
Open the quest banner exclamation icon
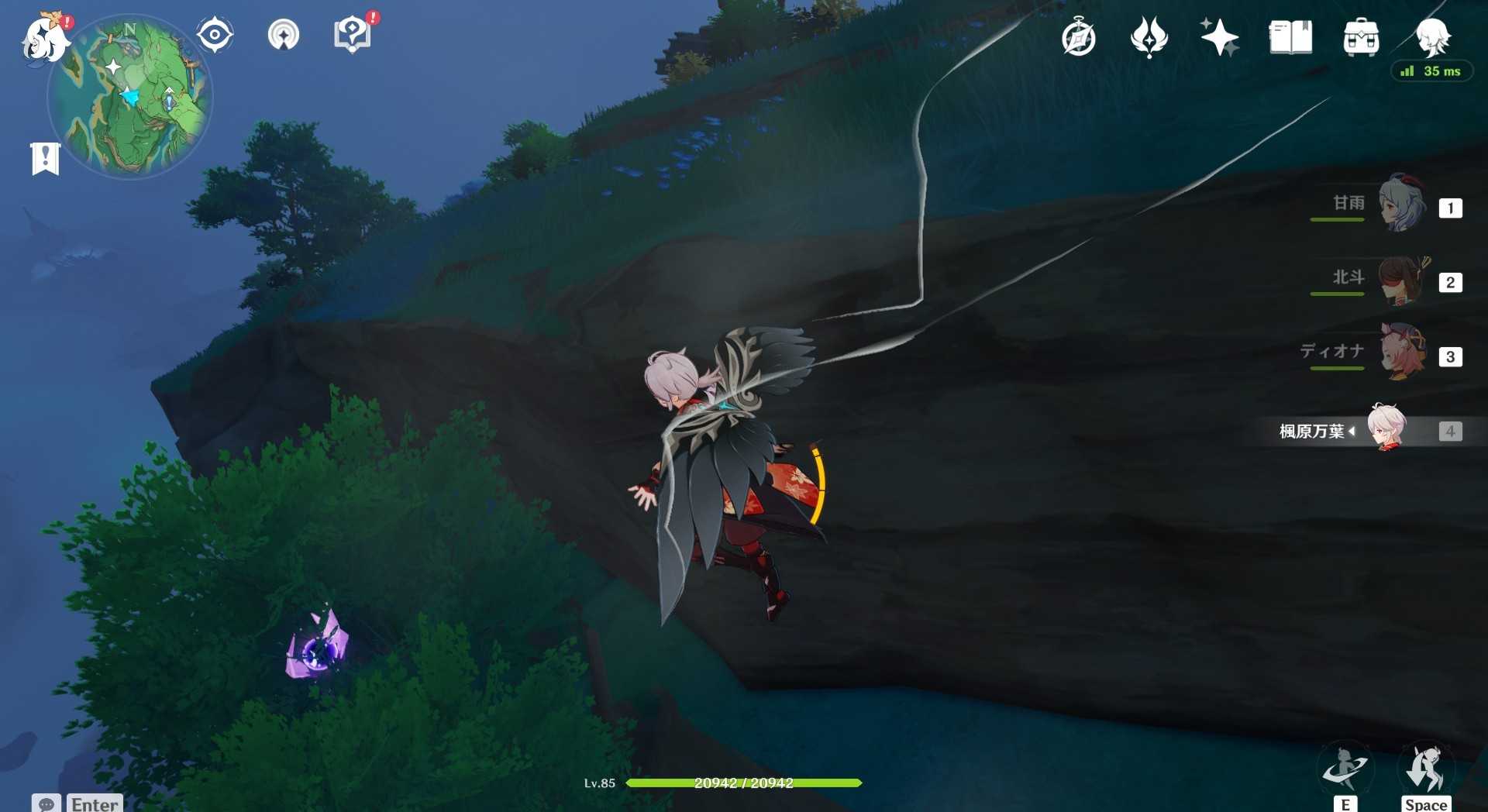click(45, 159)
